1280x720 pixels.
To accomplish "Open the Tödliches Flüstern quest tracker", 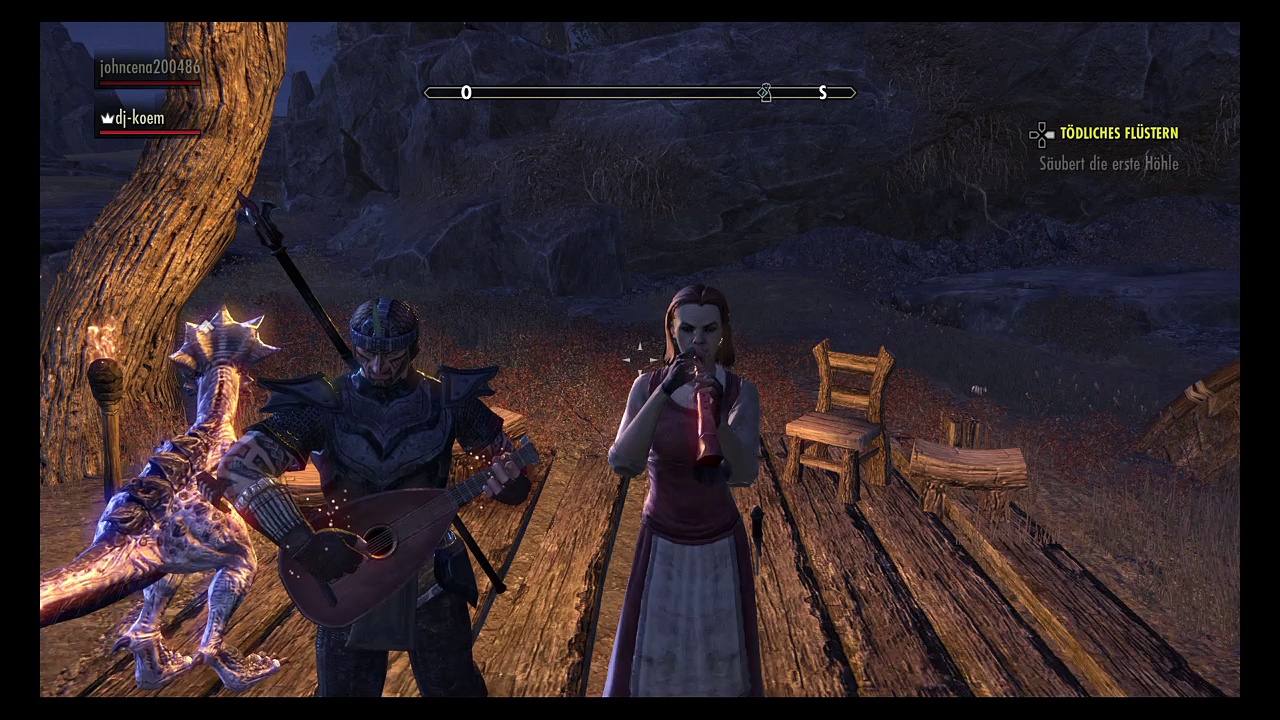I will point(1118,133).
